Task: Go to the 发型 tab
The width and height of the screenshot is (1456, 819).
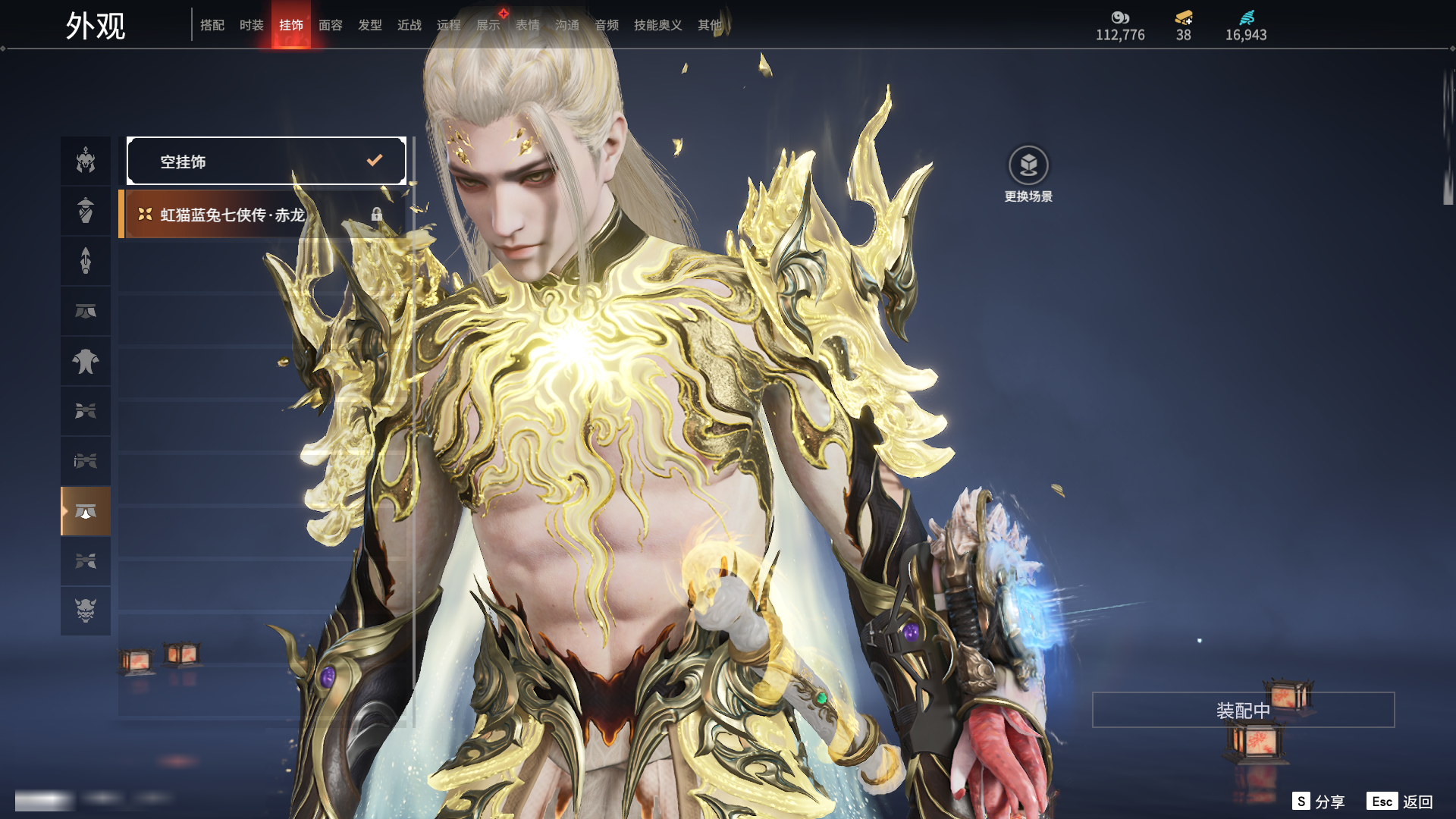Action: tap(370, 25)
